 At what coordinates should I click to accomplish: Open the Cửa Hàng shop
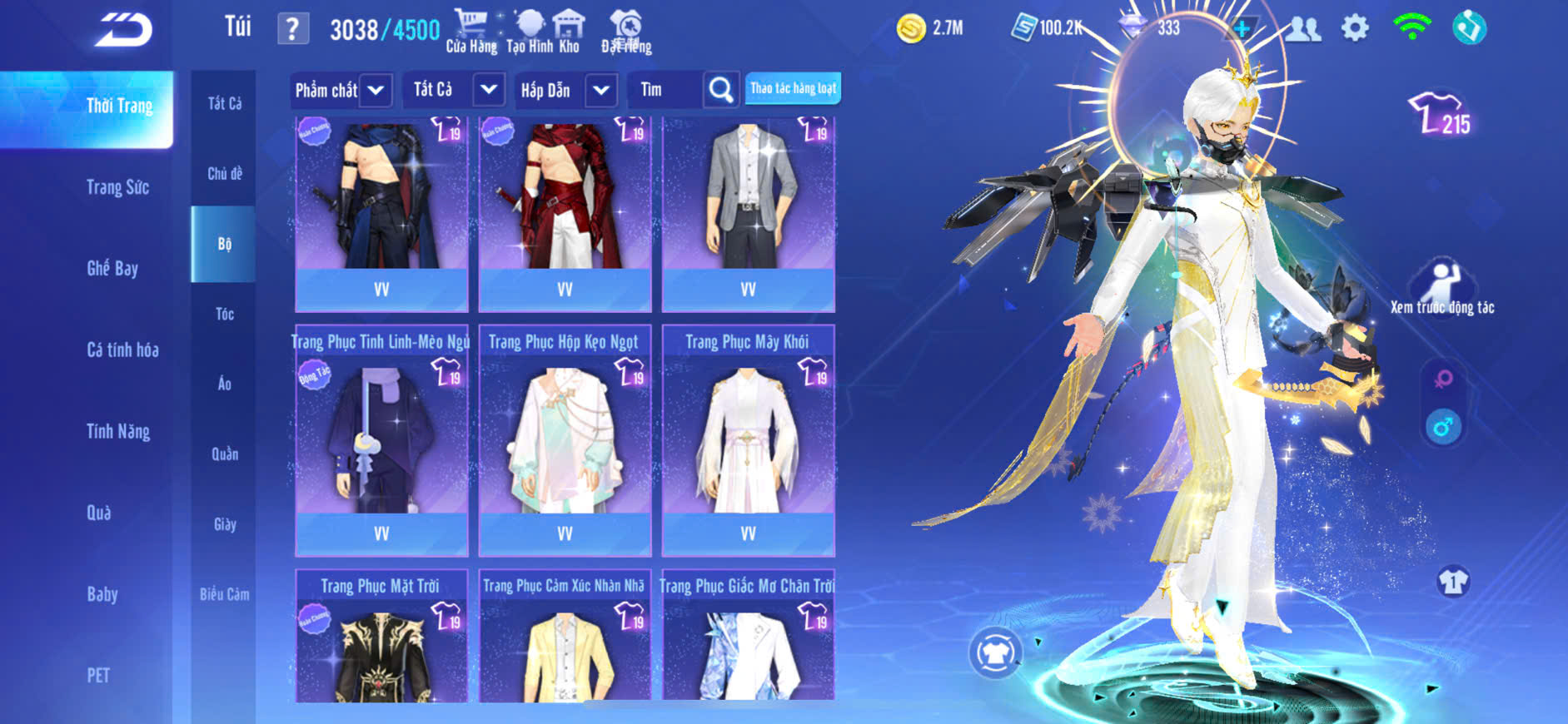pyautogui.click(x=471, y=32)
